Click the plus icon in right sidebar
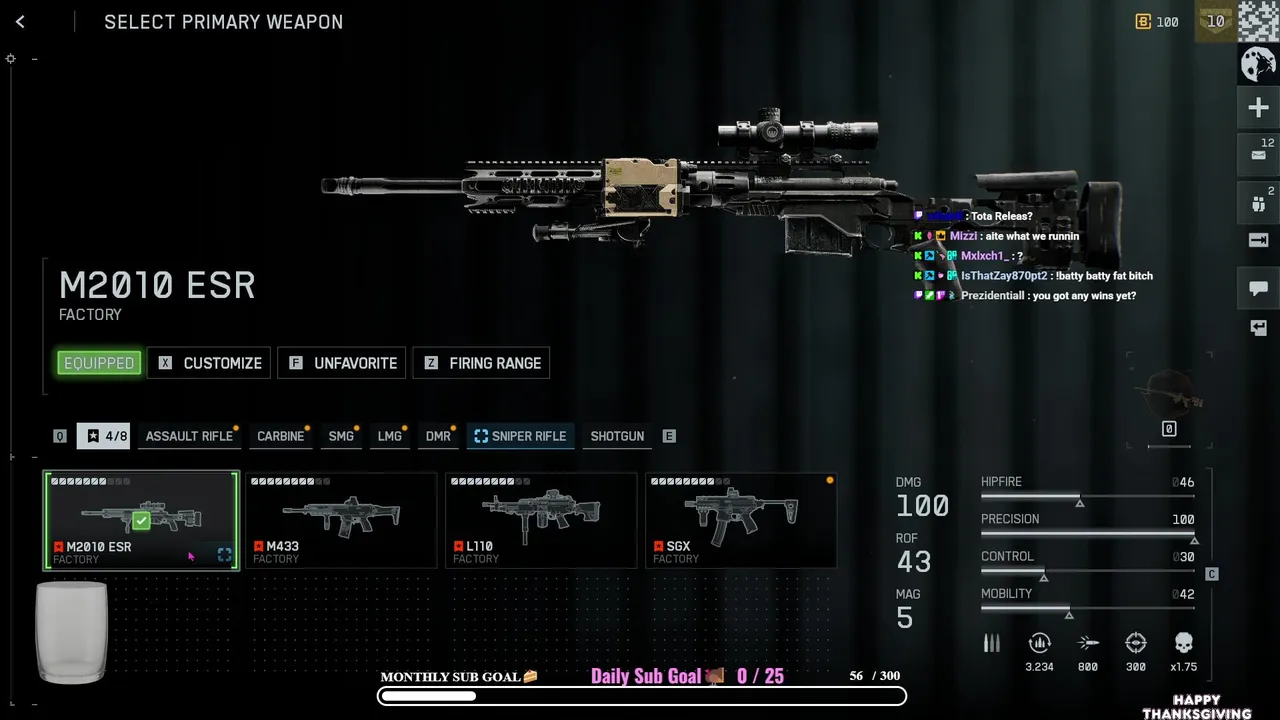 click(1258, 108)
